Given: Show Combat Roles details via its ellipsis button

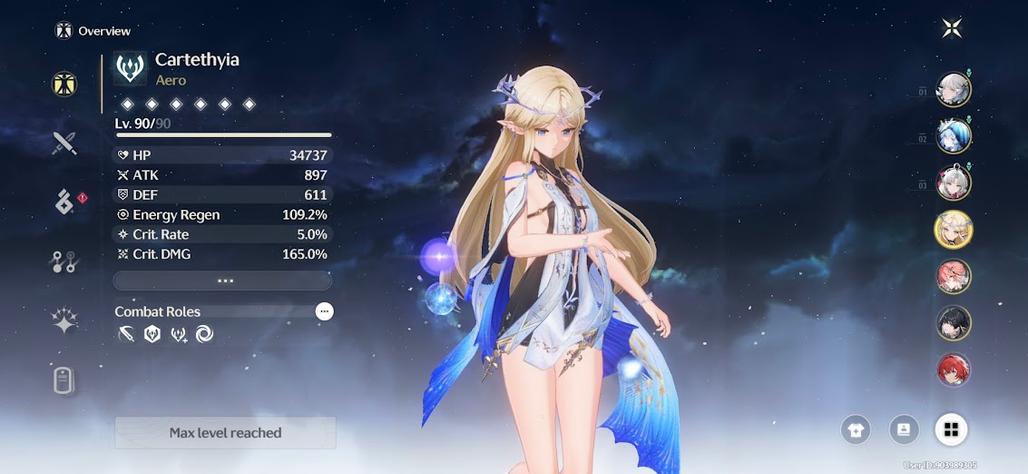Looking at the screenshot, I should tap(324, 312).
